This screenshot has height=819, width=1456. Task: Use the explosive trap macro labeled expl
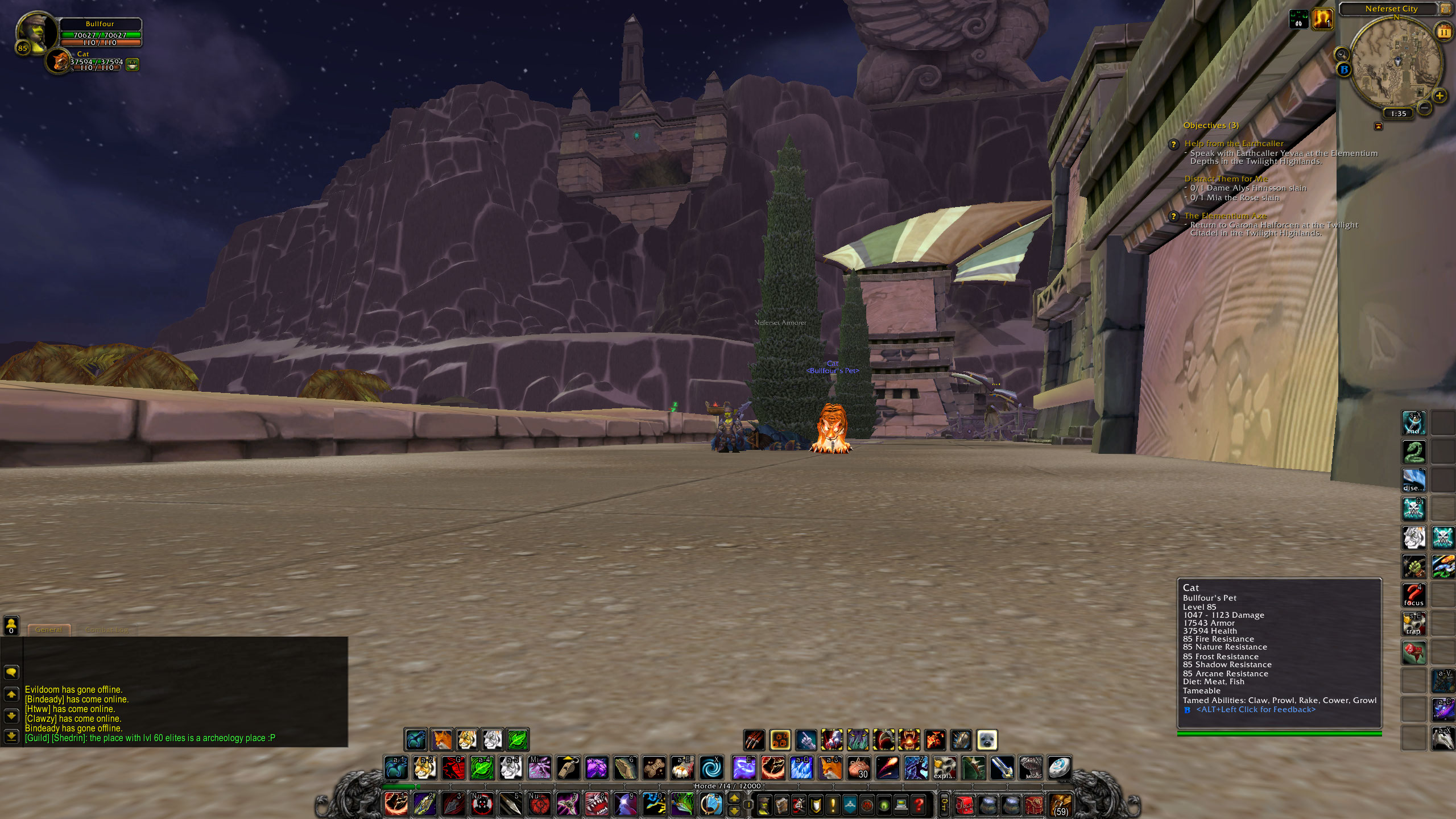[x=944, y=768]
